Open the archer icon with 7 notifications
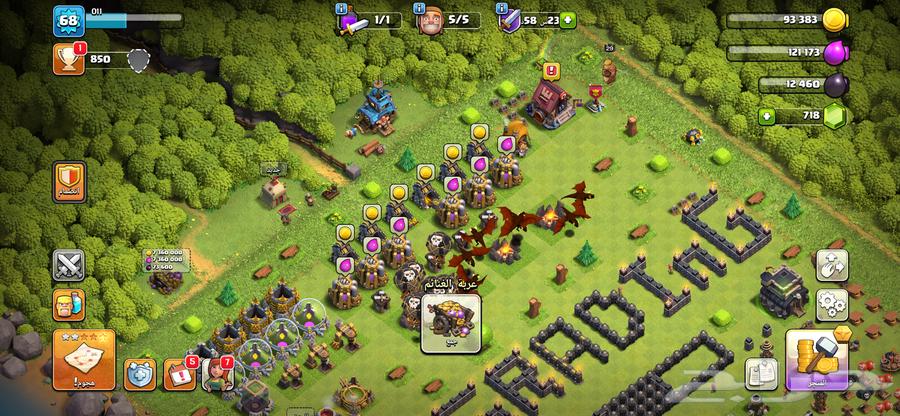The image size is (900, 416). tap(219, 372)
